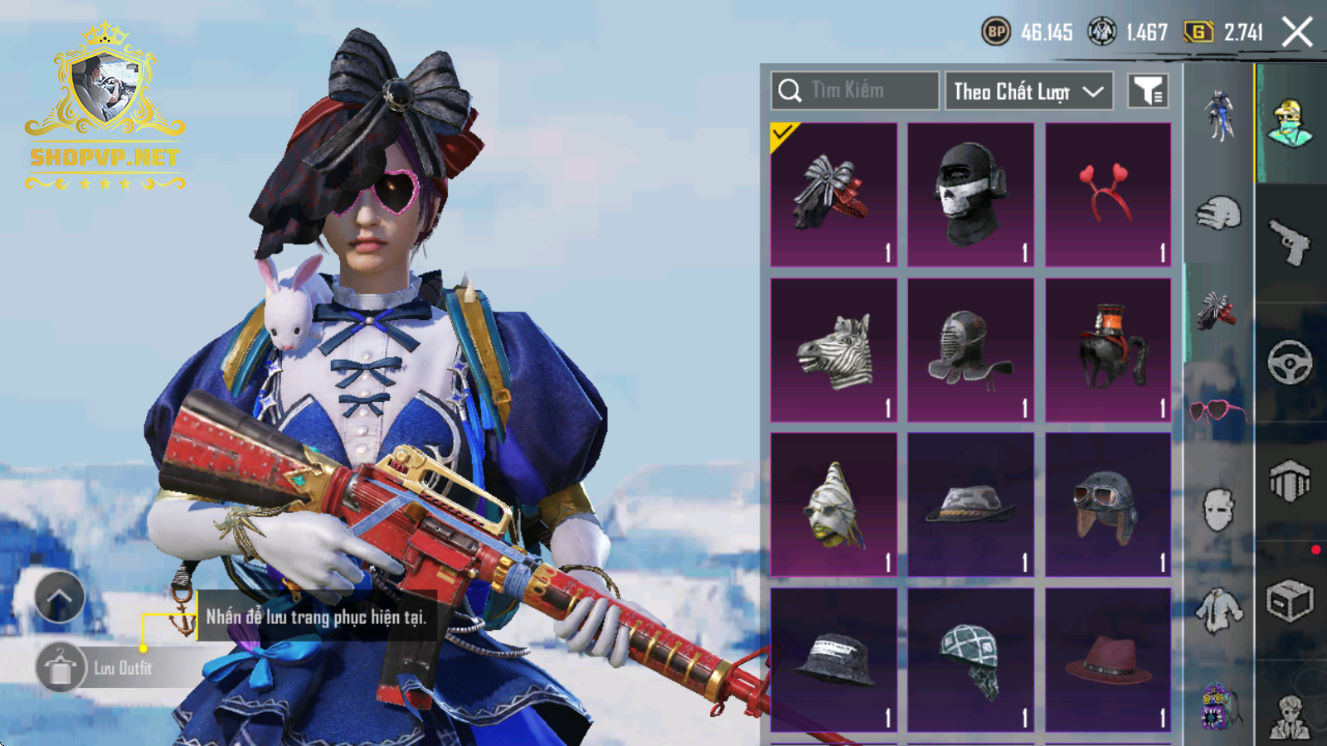
Task: Select the black bow headpiece item
Action: click(833, 194)
